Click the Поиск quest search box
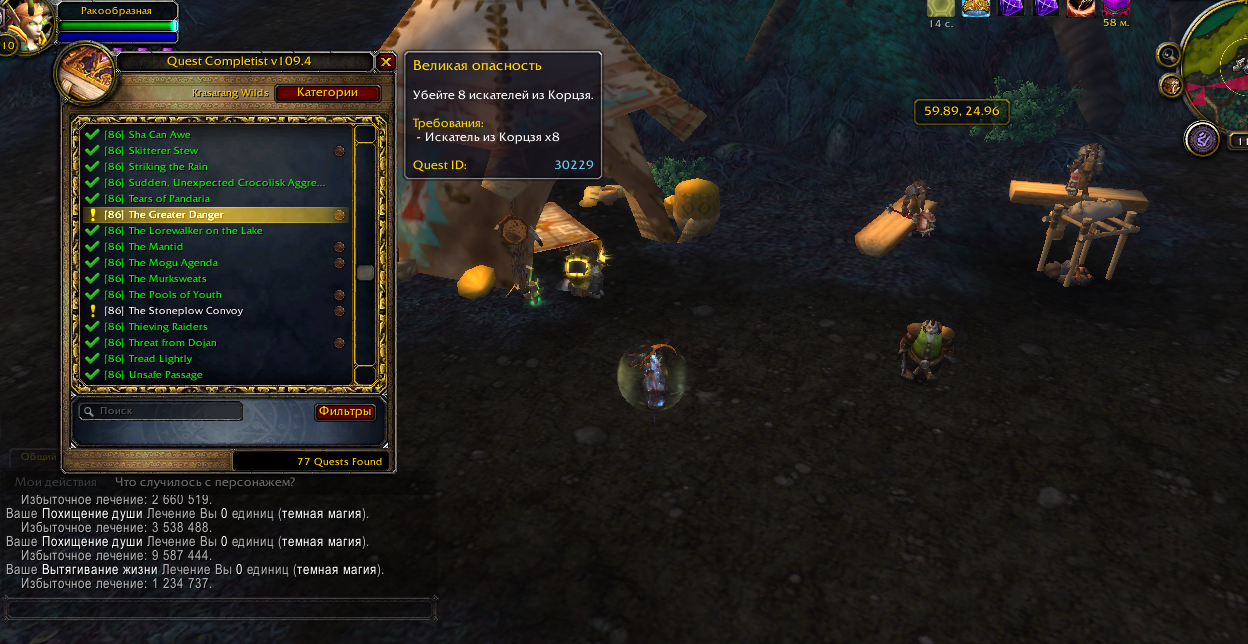Viewport: 1248px width, 644px height. [x=162, y=411]
